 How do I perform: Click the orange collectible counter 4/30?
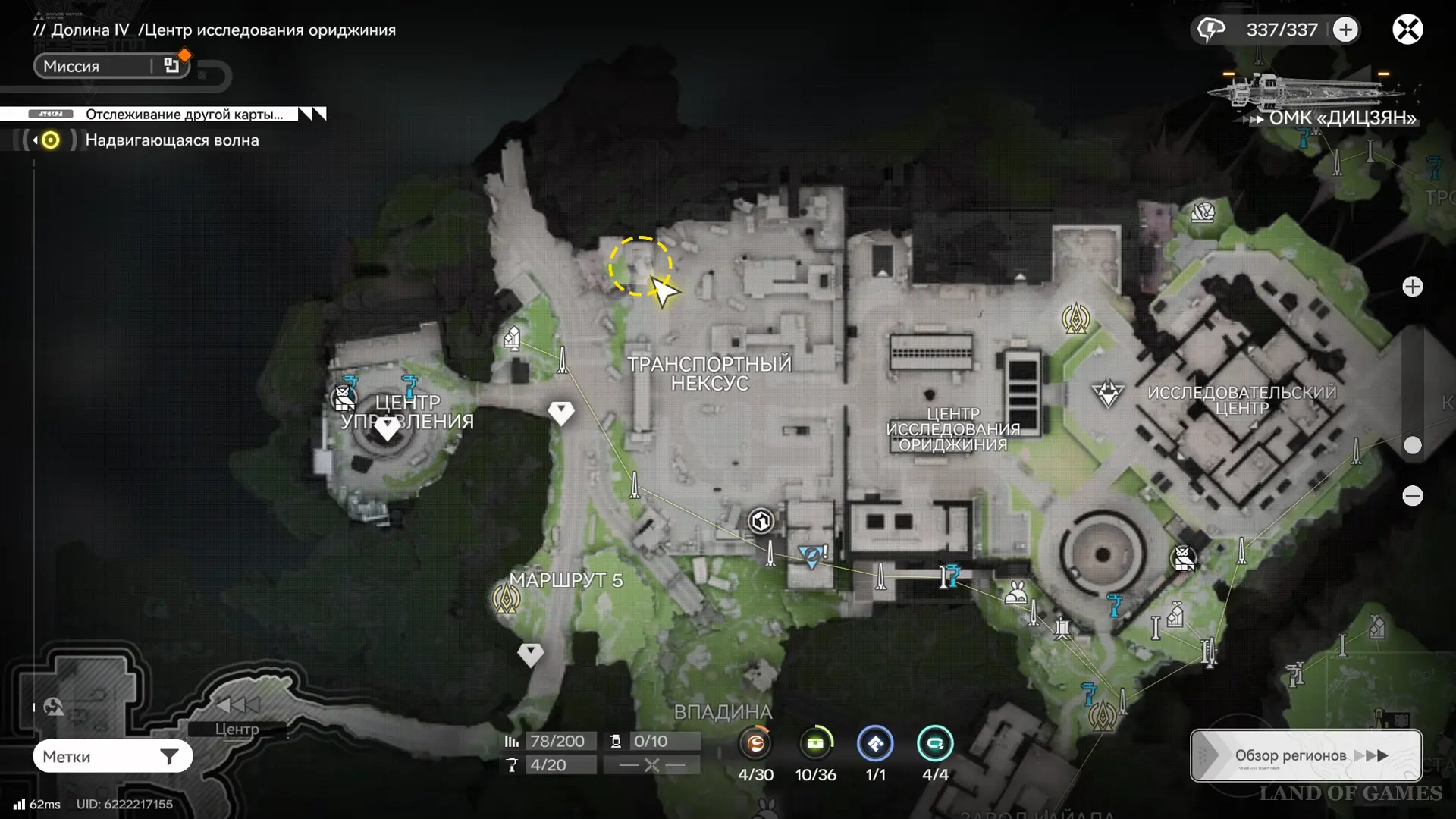click(755, 744)
